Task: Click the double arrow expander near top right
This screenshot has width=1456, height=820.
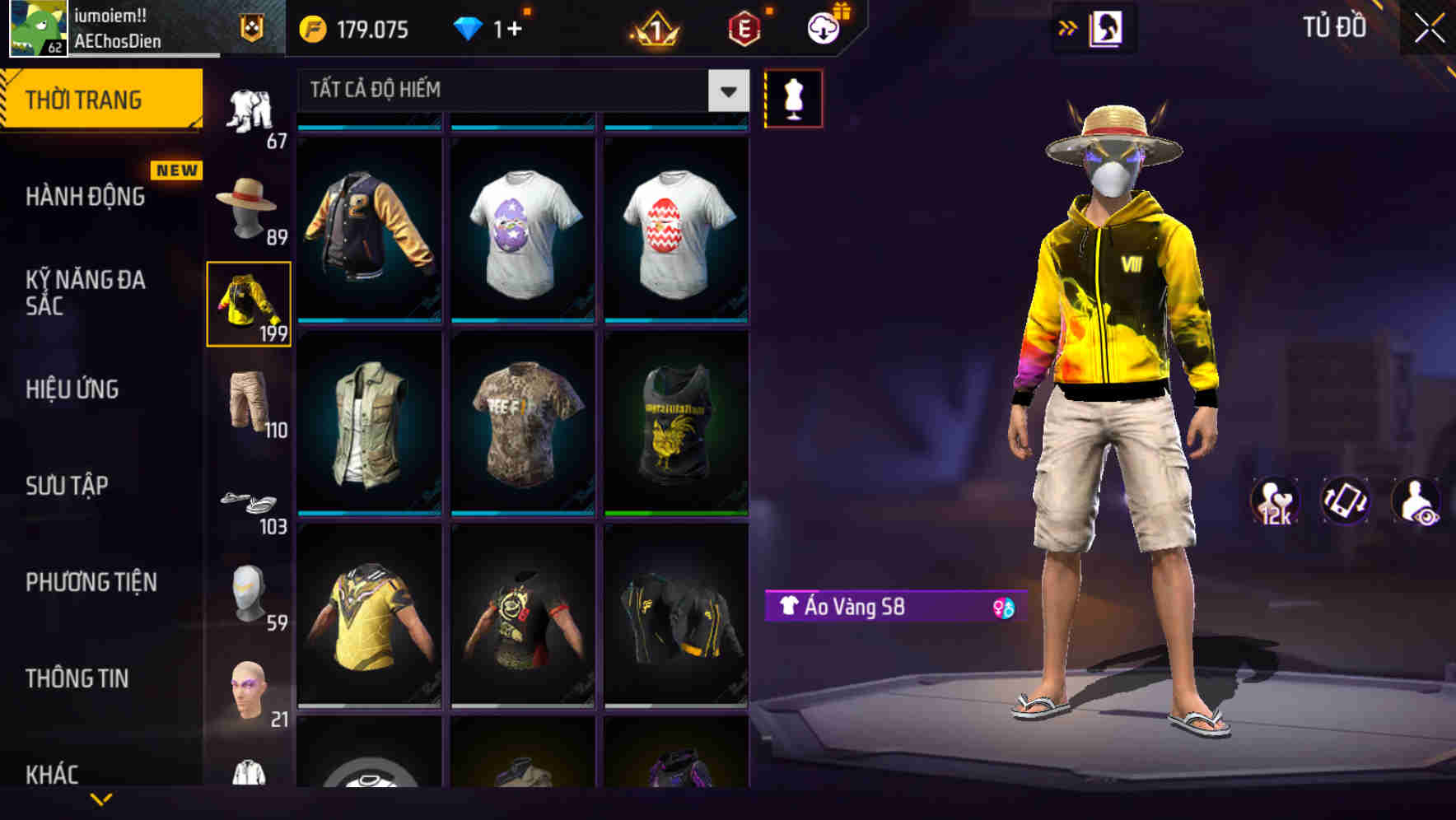Action: coord(1068,27)
